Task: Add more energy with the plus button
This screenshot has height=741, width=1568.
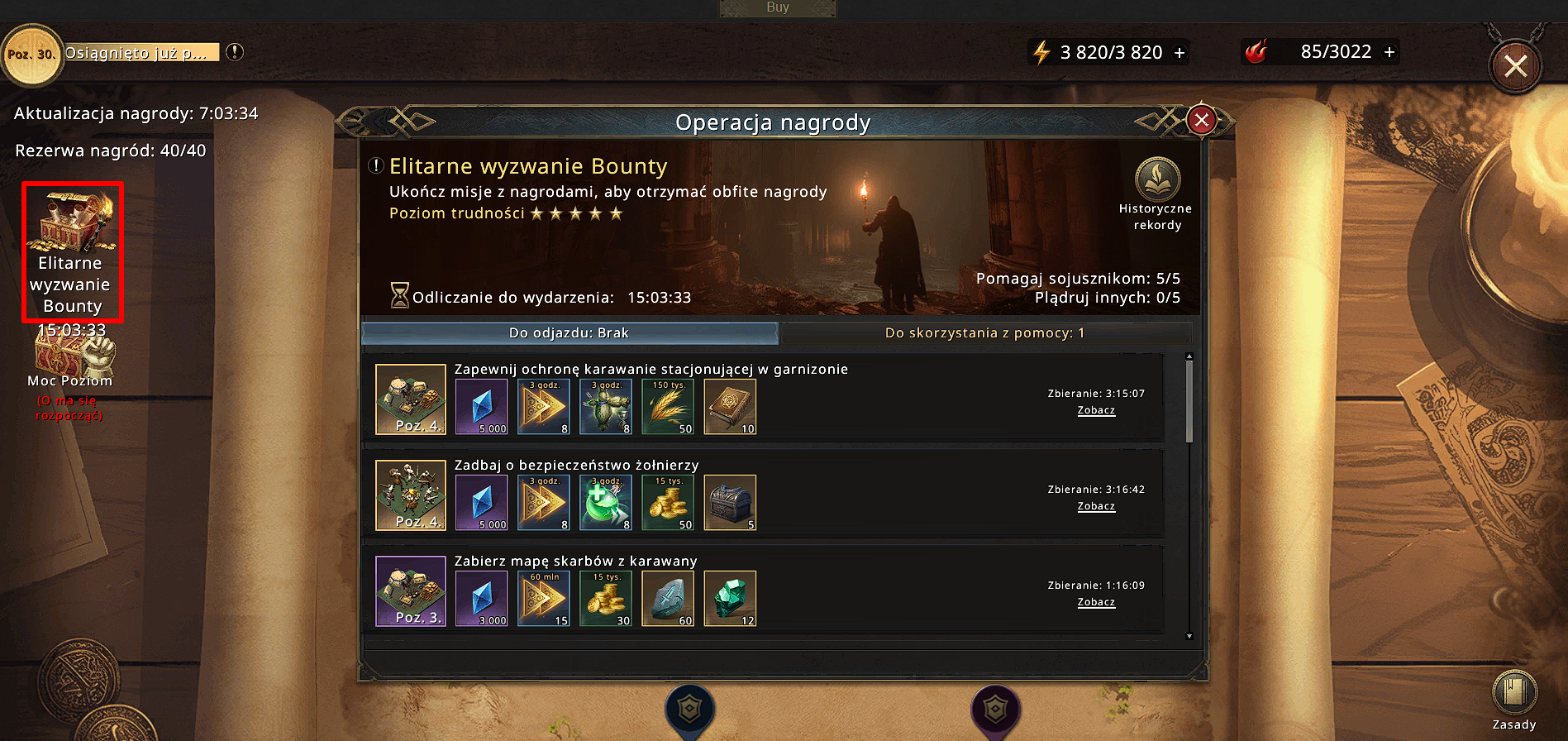Action: (1180, 53)
